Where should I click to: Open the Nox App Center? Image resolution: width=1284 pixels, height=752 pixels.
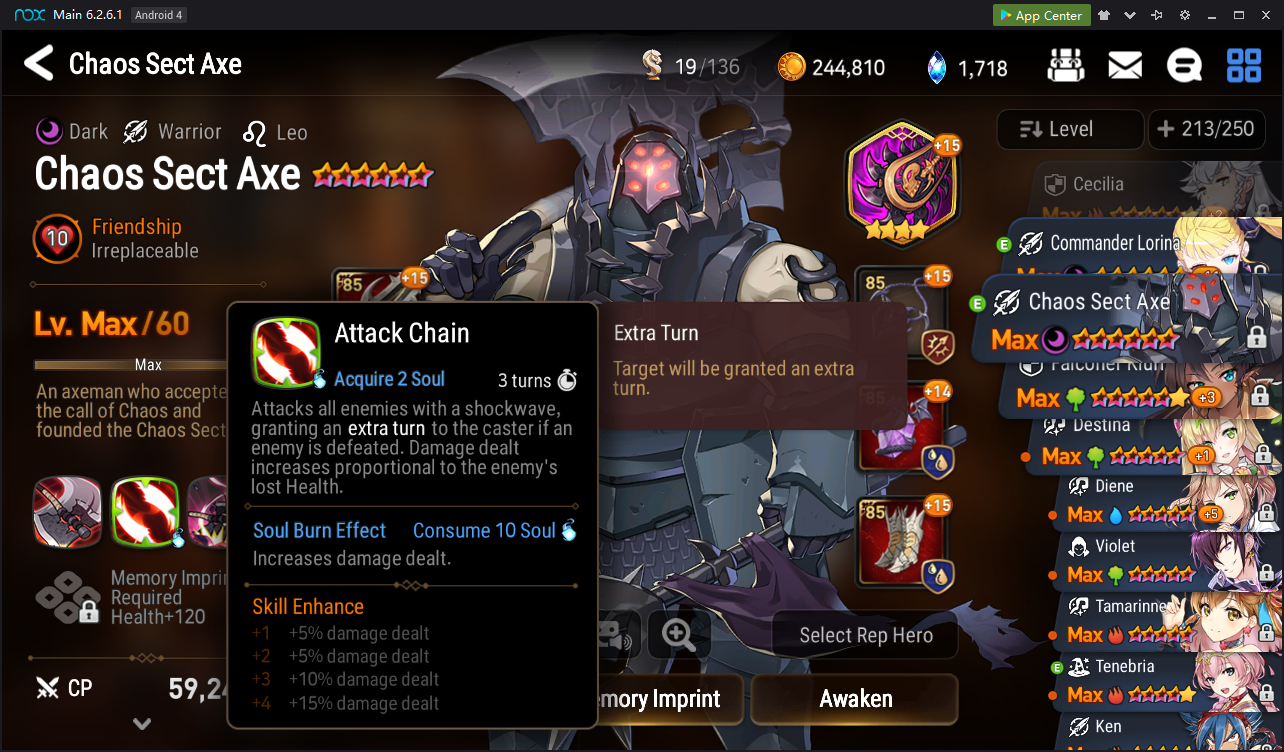pyautogui.click(x=1038, y=15)
